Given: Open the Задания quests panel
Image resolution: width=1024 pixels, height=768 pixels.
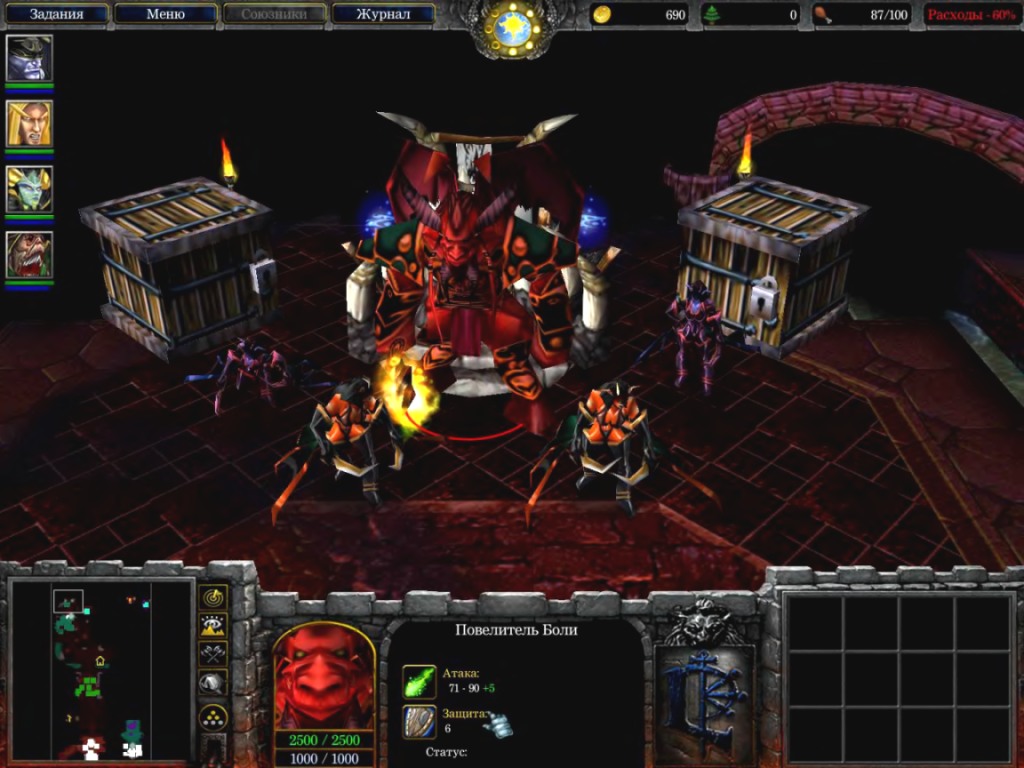Looking at the screenshot, I should pyautogui.click(x=56, y=14).
